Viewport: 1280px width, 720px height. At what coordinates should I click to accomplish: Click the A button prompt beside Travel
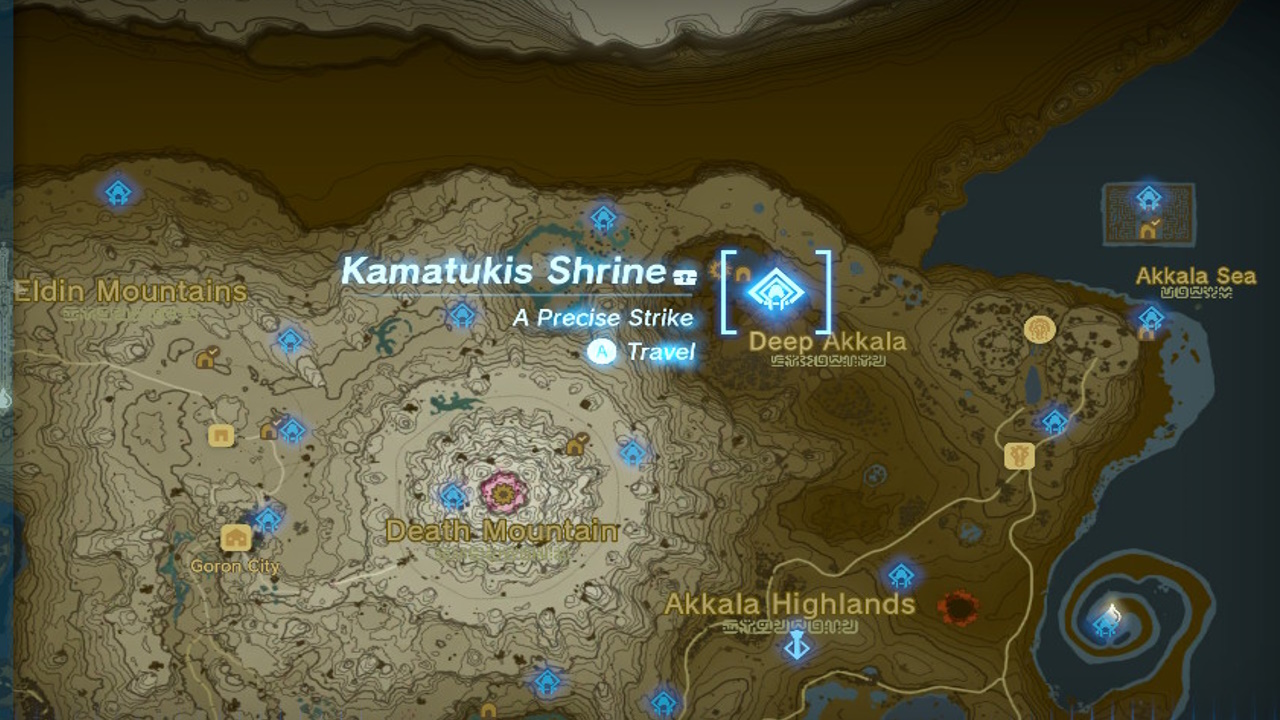tap(602, 352)
